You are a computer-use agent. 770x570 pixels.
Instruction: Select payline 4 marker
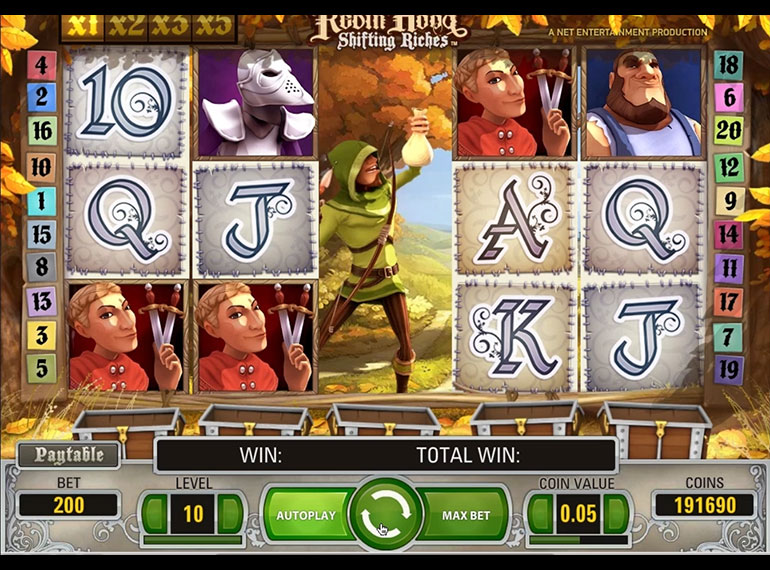pos(41,66)
